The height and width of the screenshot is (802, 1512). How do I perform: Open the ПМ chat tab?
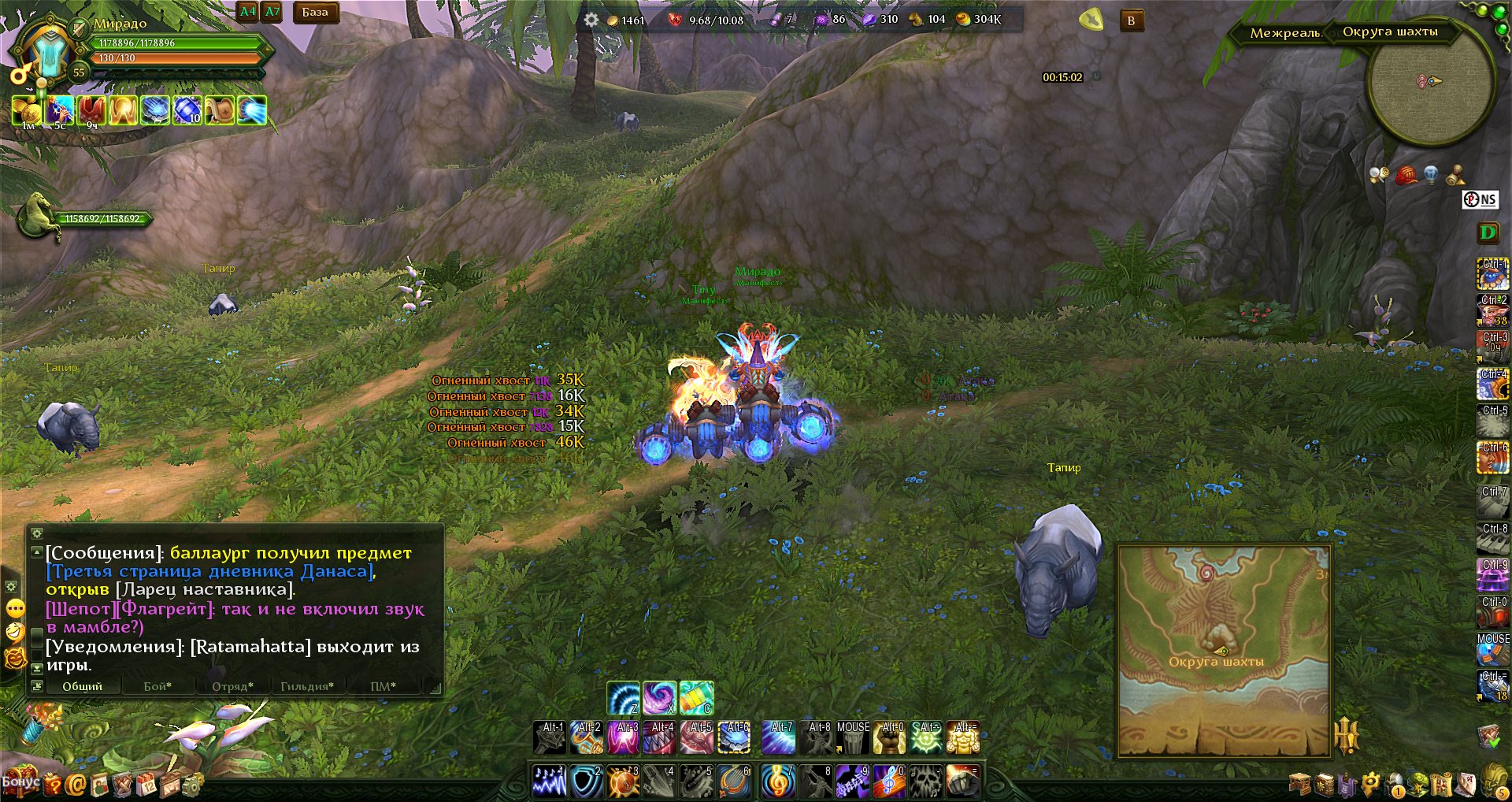383,686
